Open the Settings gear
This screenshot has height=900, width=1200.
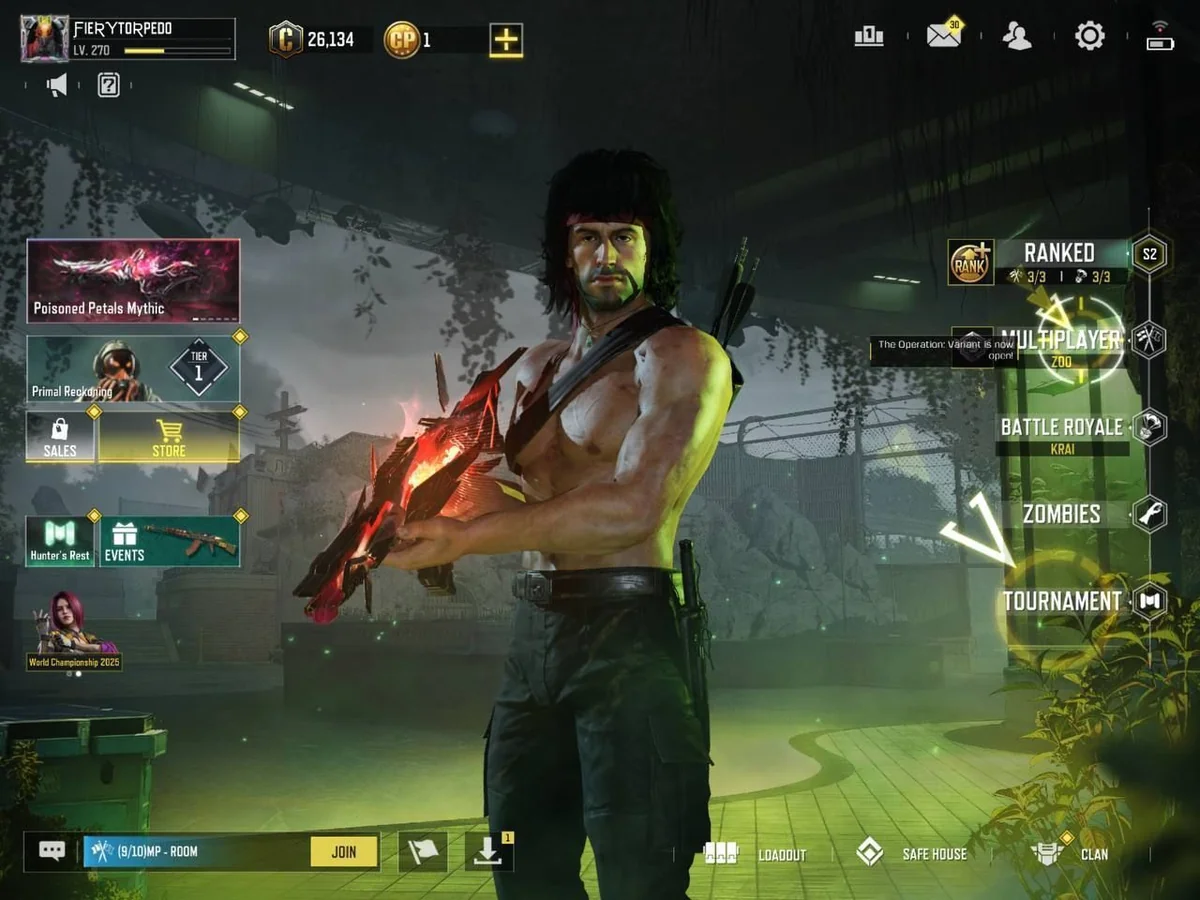click(1089, 37)
